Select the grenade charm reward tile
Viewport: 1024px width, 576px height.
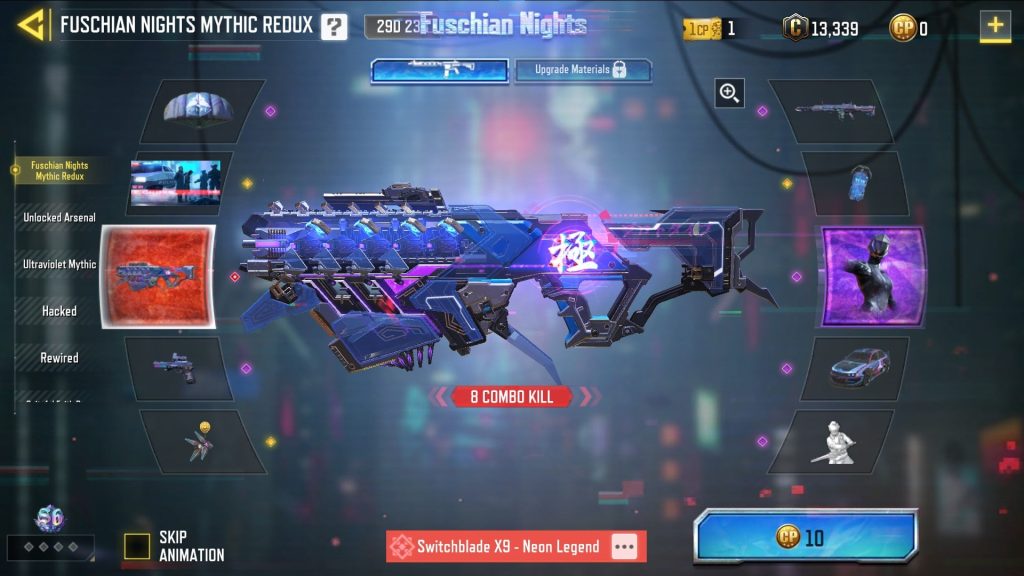point(855,184)
